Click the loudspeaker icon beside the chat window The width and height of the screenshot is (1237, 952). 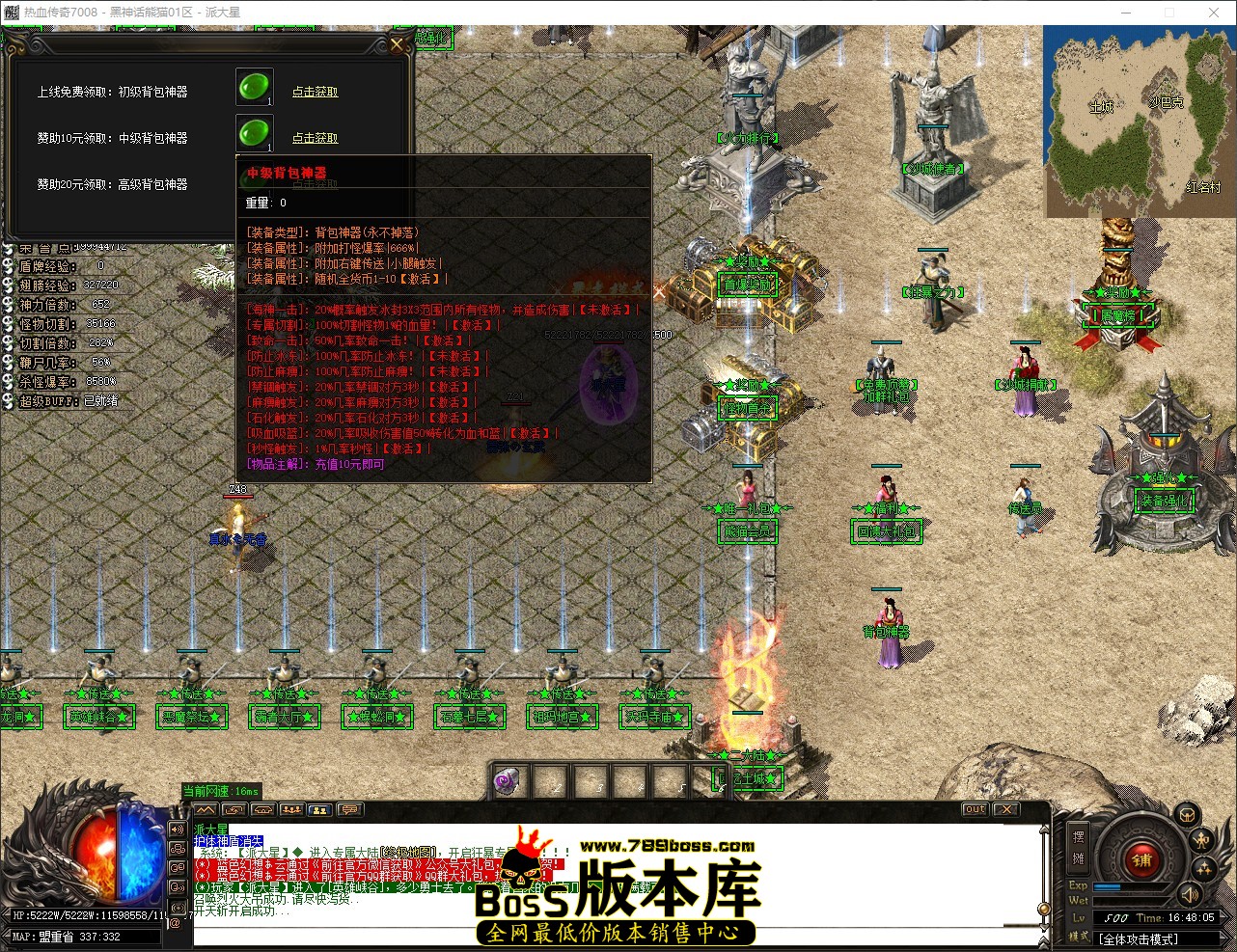[178, 830]
